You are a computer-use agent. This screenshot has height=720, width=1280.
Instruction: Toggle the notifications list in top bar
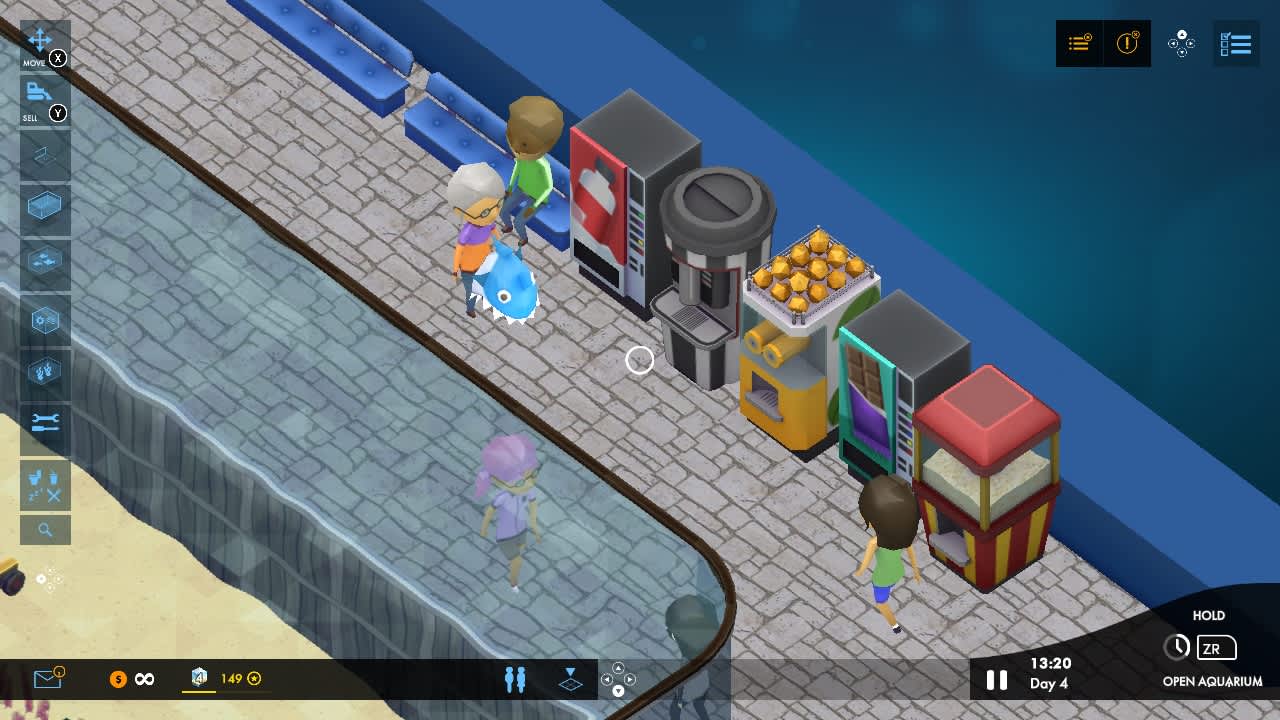1079,43
